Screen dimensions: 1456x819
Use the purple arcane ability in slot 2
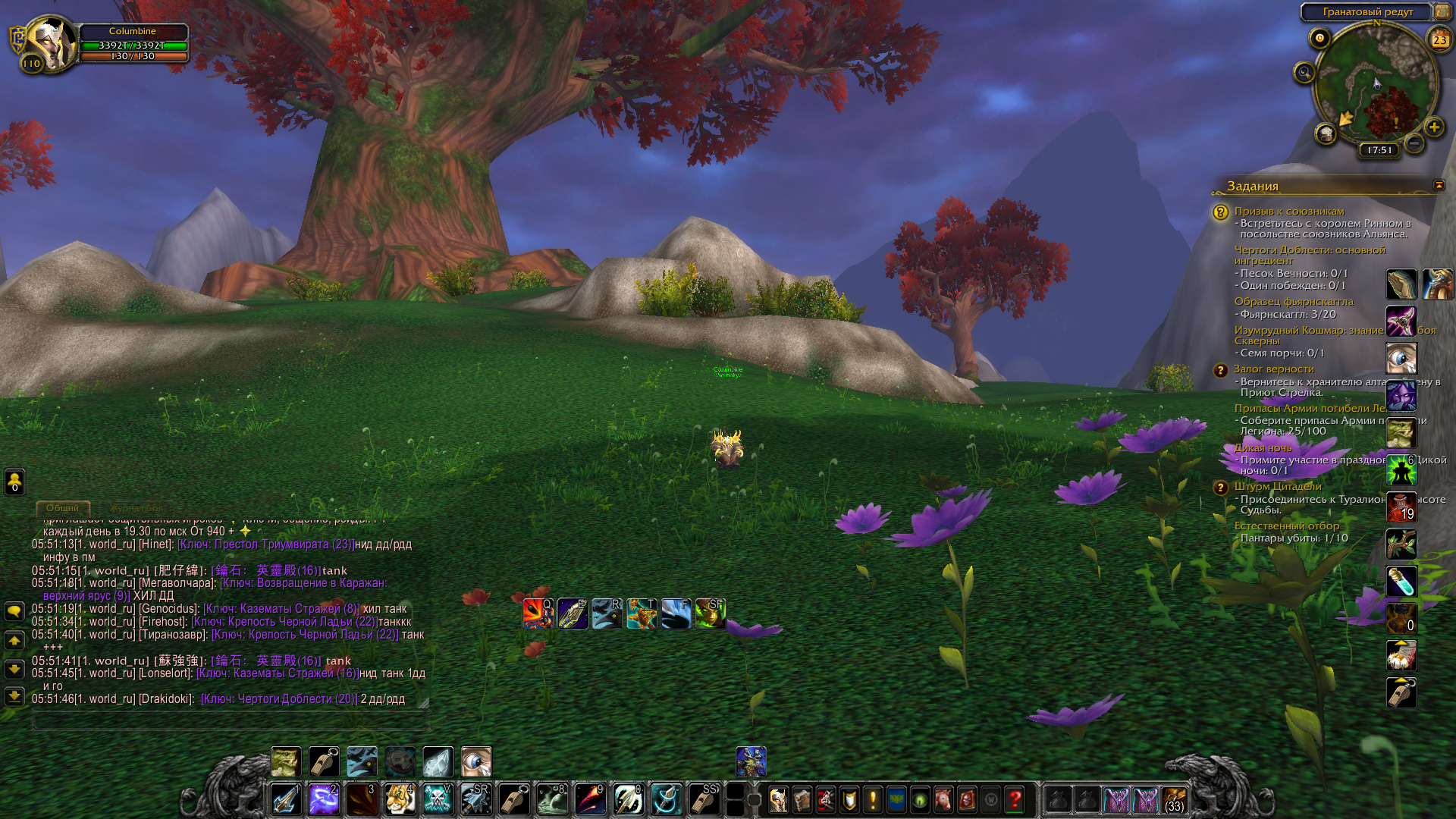click(x=324, y=799)
